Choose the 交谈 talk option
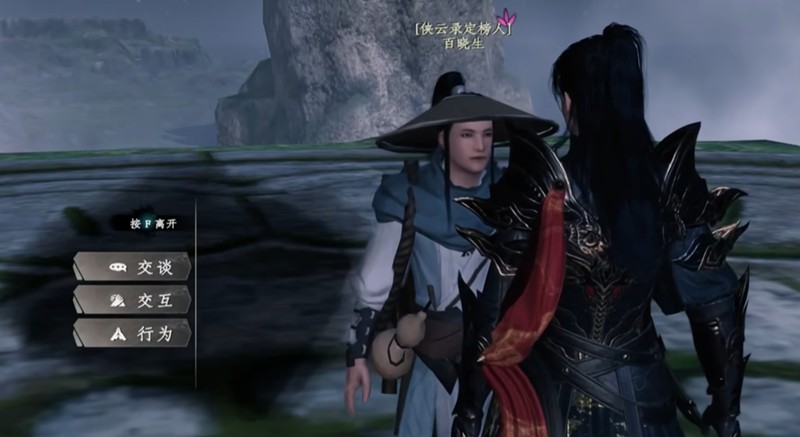 click(x=133, y=268)
